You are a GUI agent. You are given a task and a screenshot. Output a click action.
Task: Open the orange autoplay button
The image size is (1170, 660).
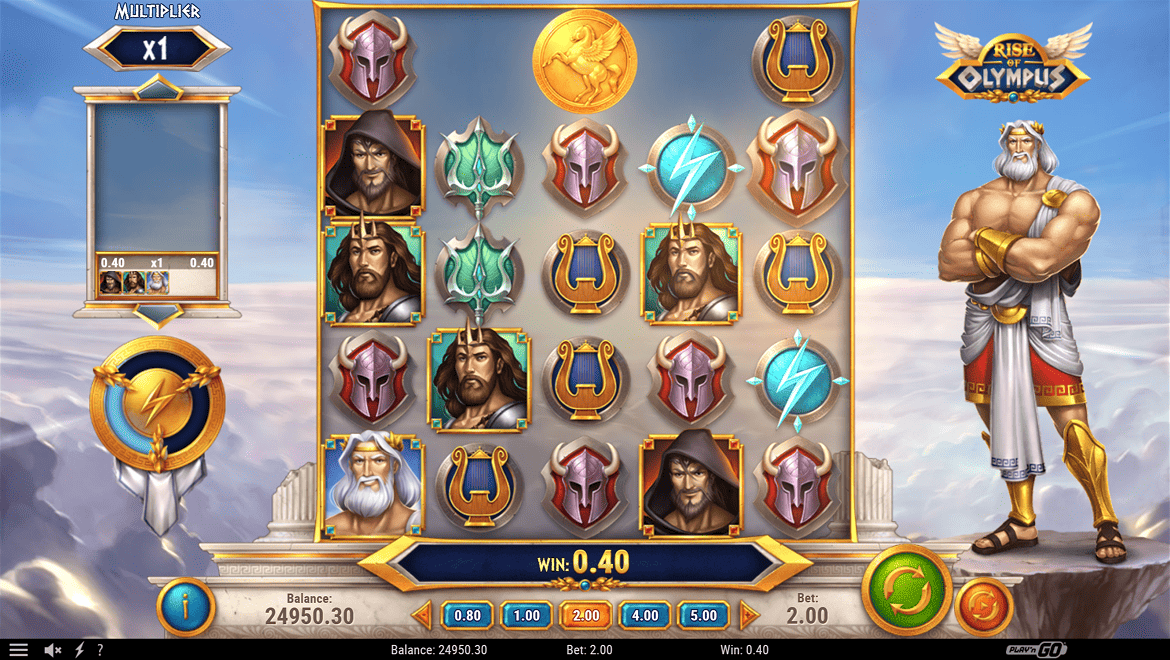[x=984, y=608]
